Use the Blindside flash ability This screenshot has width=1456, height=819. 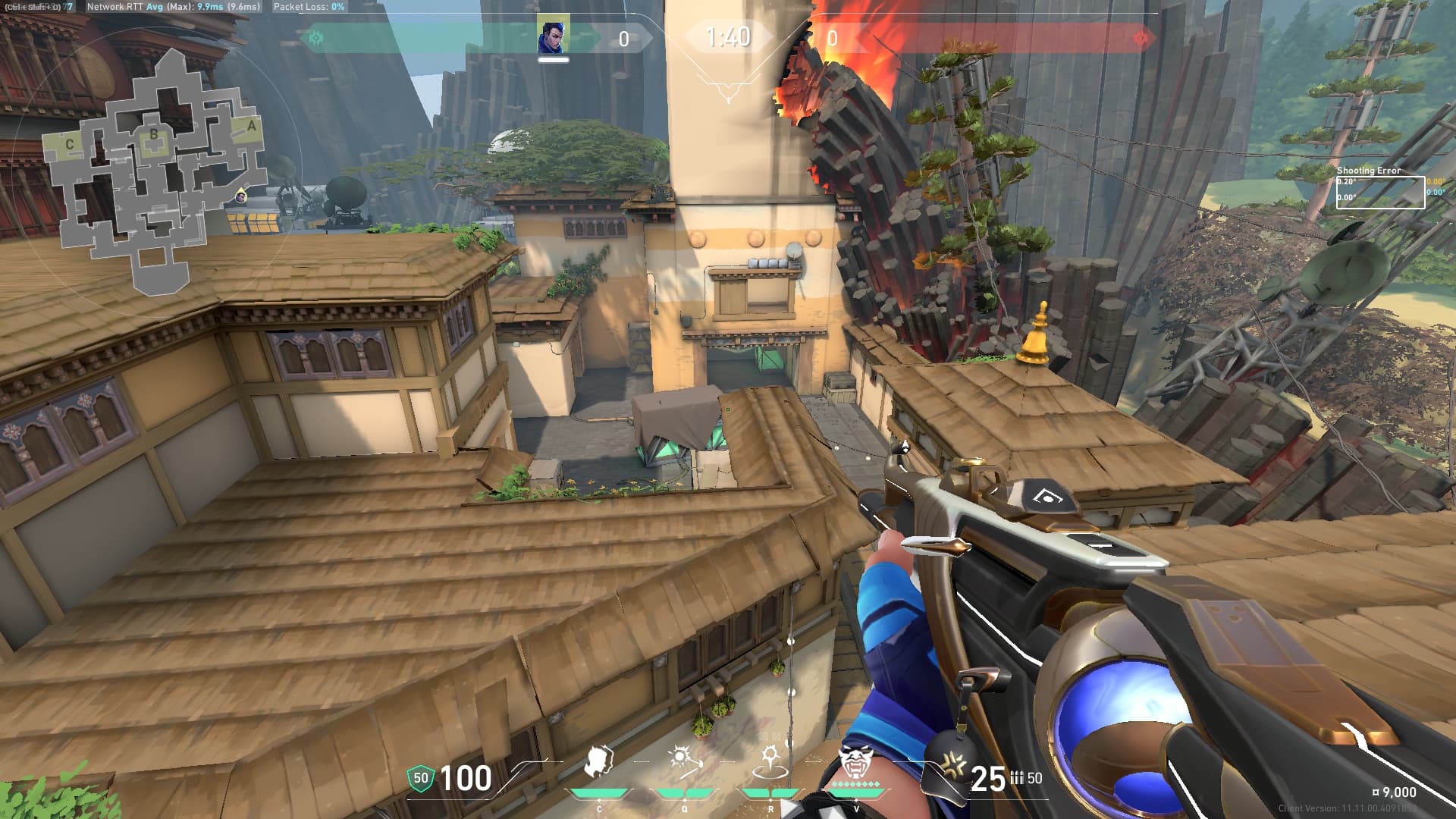[684, 761]
